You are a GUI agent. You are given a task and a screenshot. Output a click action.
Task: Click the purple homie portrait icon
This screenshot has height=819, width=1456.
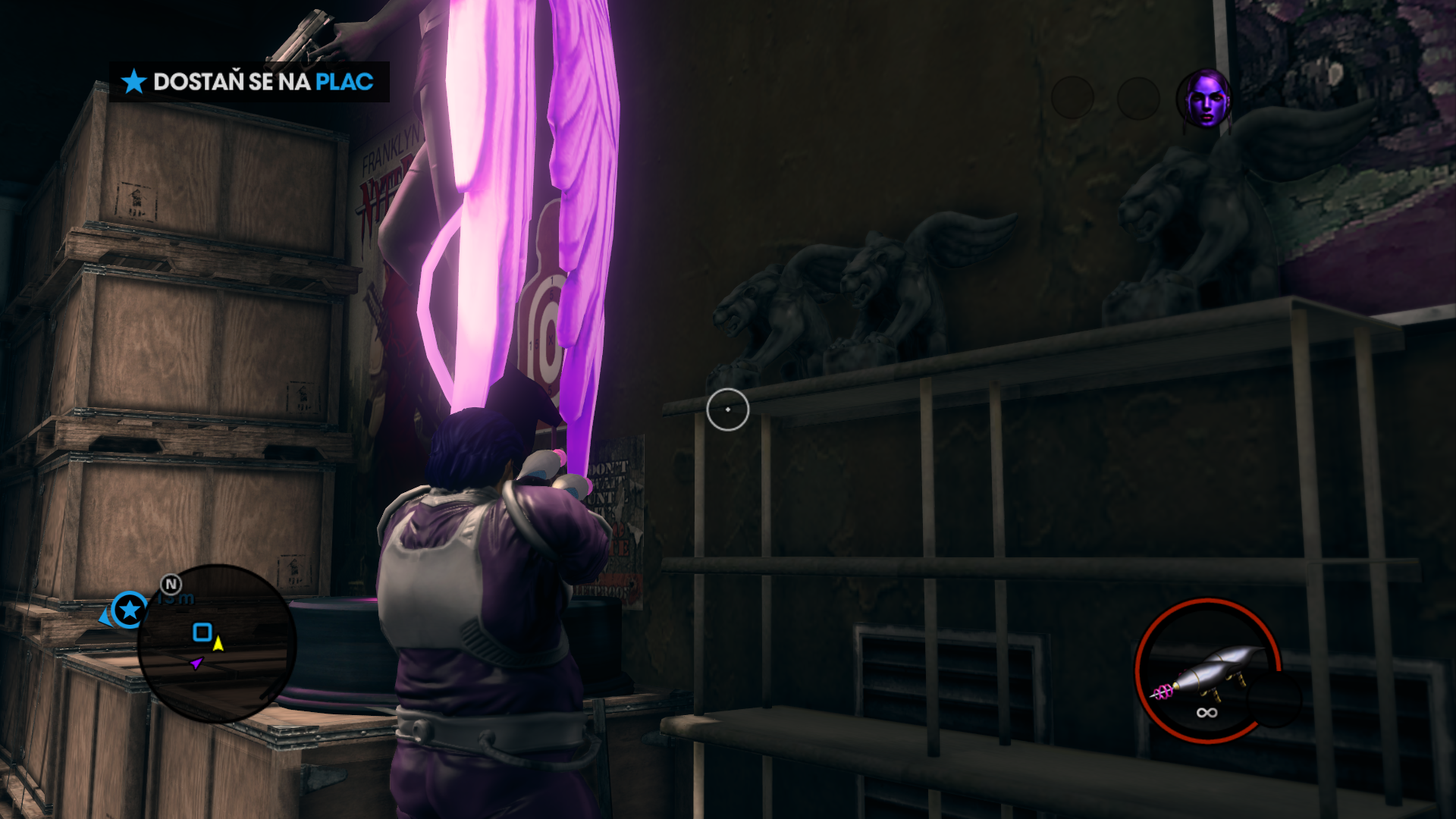[1203, 99]
